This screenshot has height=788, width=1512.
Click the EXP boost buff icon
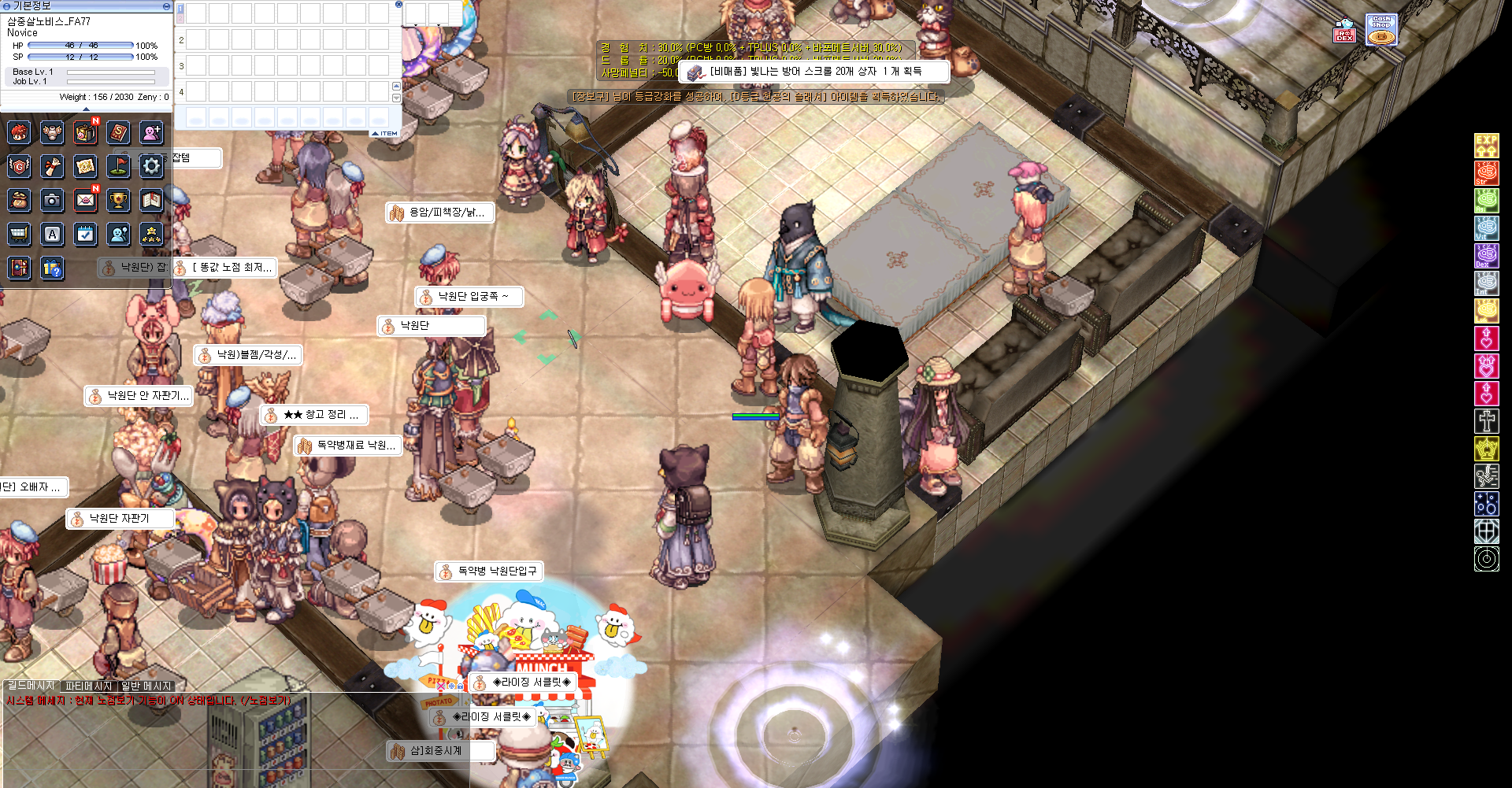pos(1486,145)
